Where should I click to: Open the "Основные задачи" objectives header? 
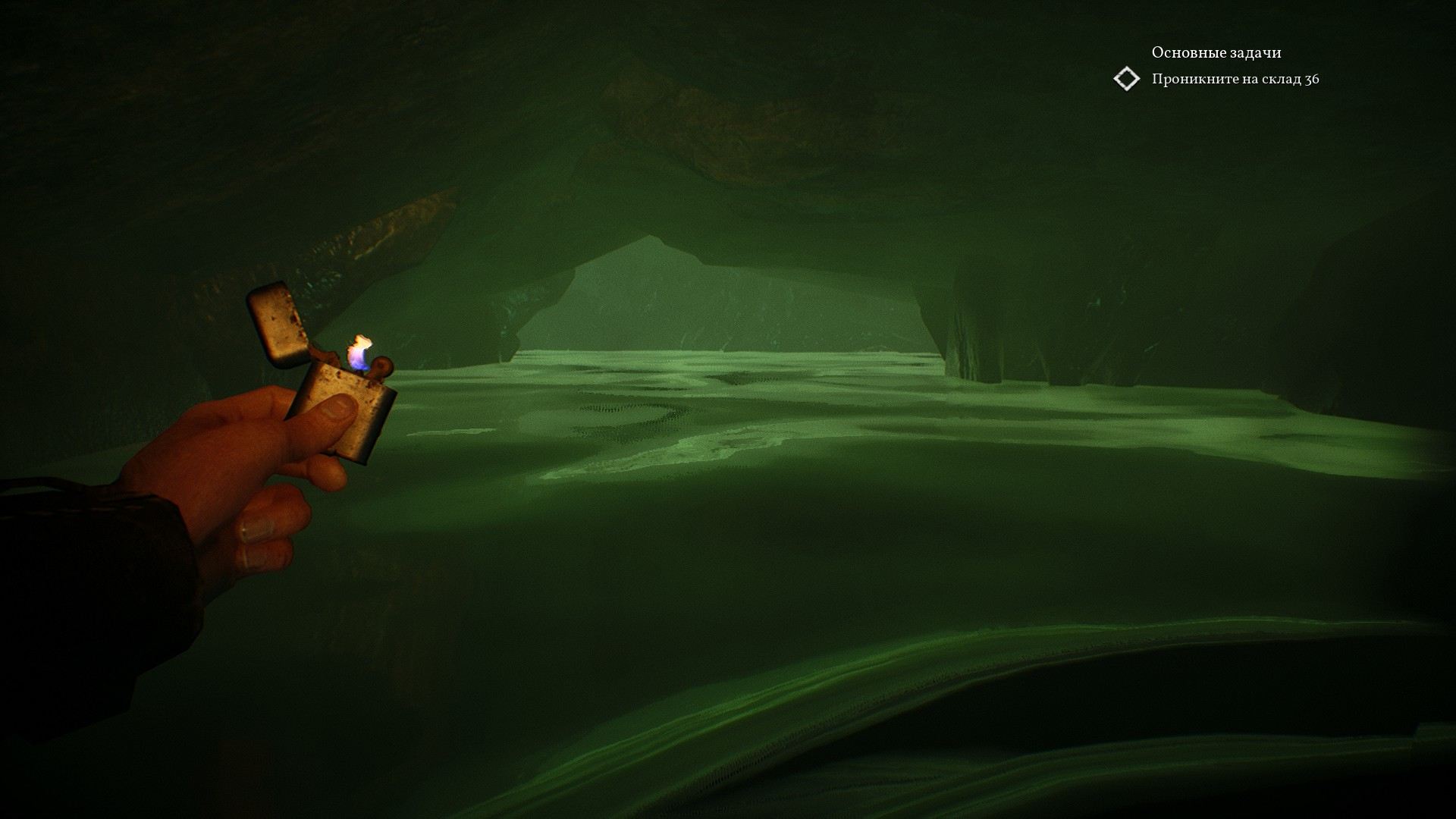[1216, 52]
